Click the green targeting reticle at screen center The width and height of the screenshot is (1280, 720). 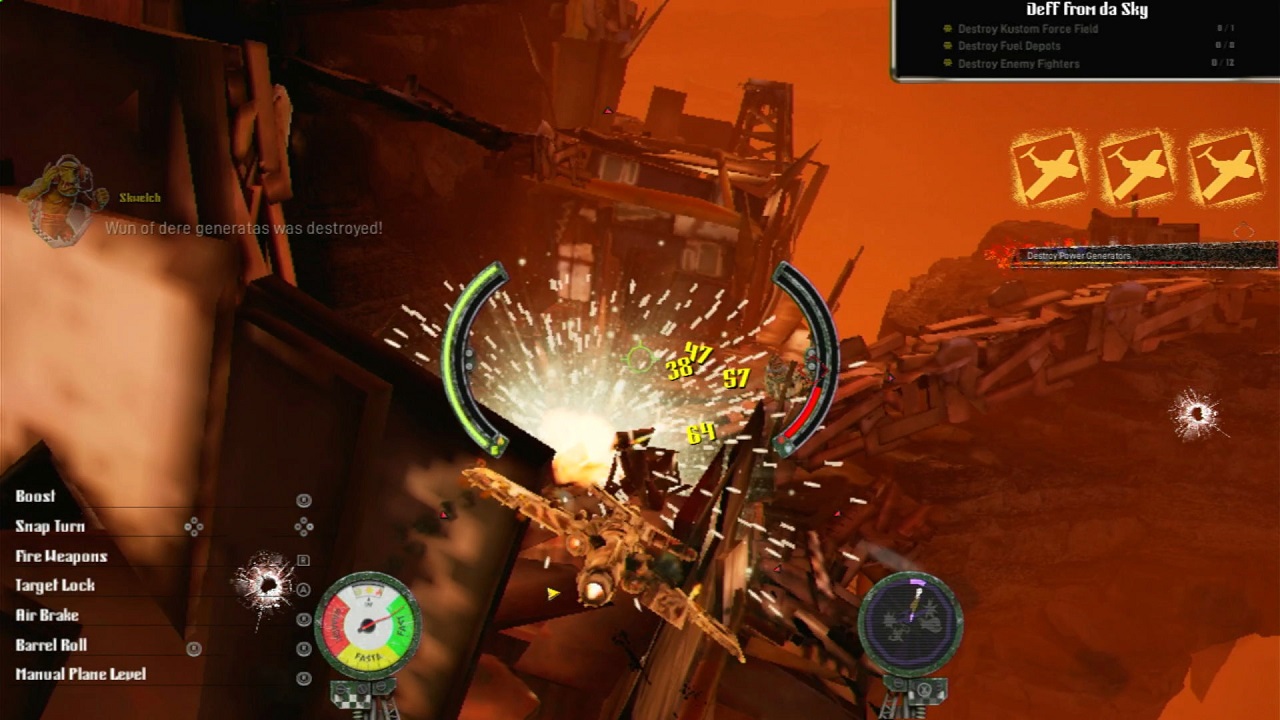642,358
